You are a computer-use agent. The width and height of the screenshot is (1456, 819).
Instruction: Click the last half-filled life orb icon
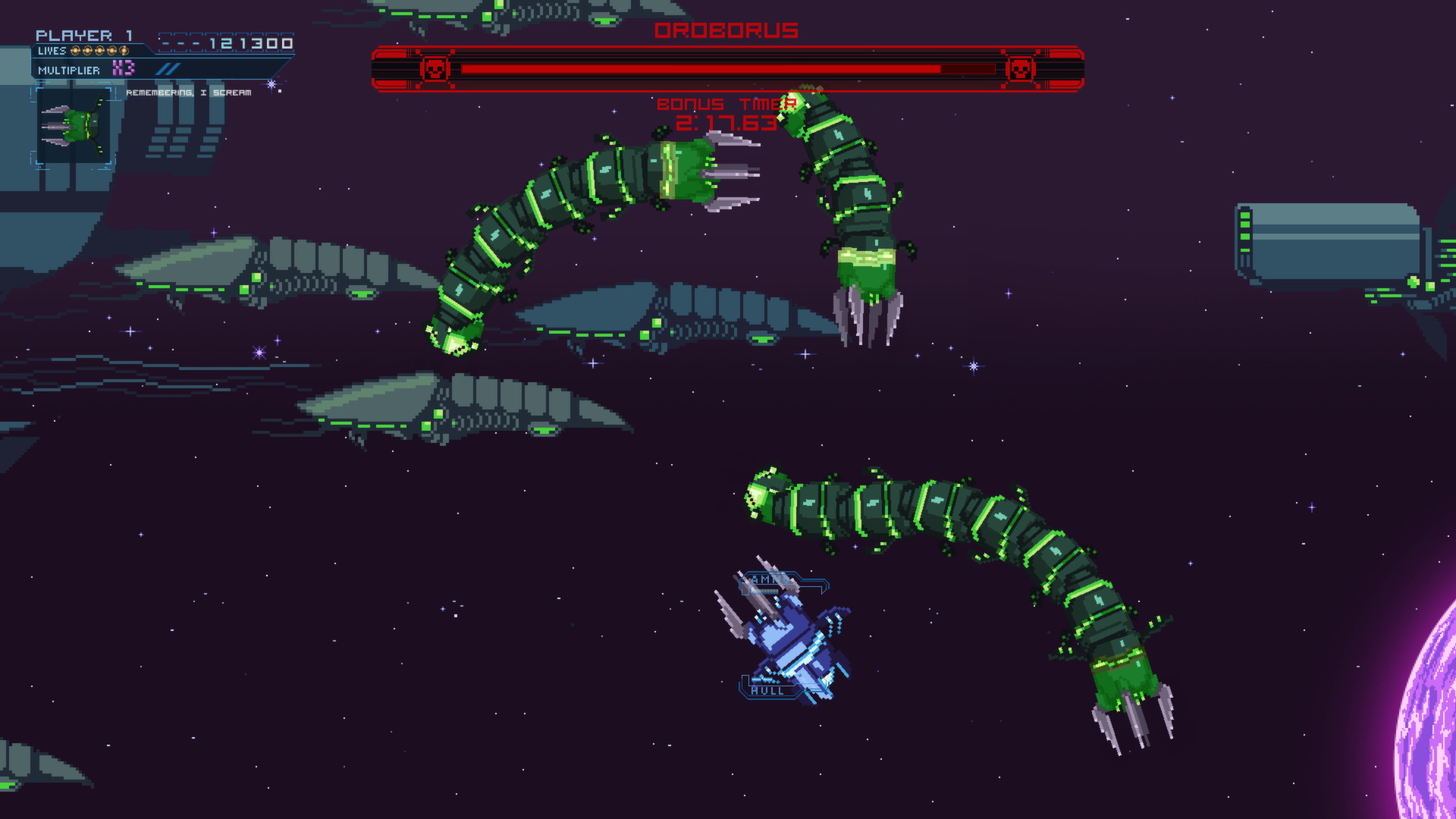[124, 52]
